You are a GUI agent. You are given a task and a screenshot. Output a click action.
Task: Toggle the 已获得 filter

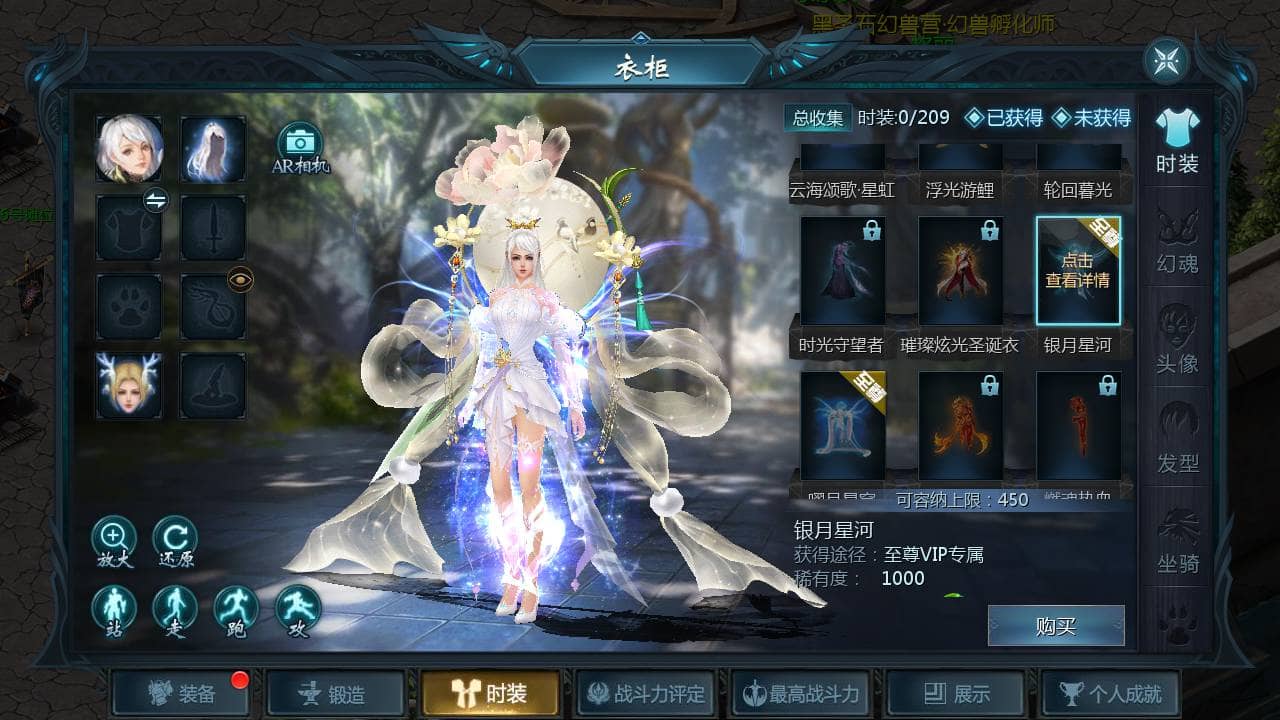(x=1003, y=118)
